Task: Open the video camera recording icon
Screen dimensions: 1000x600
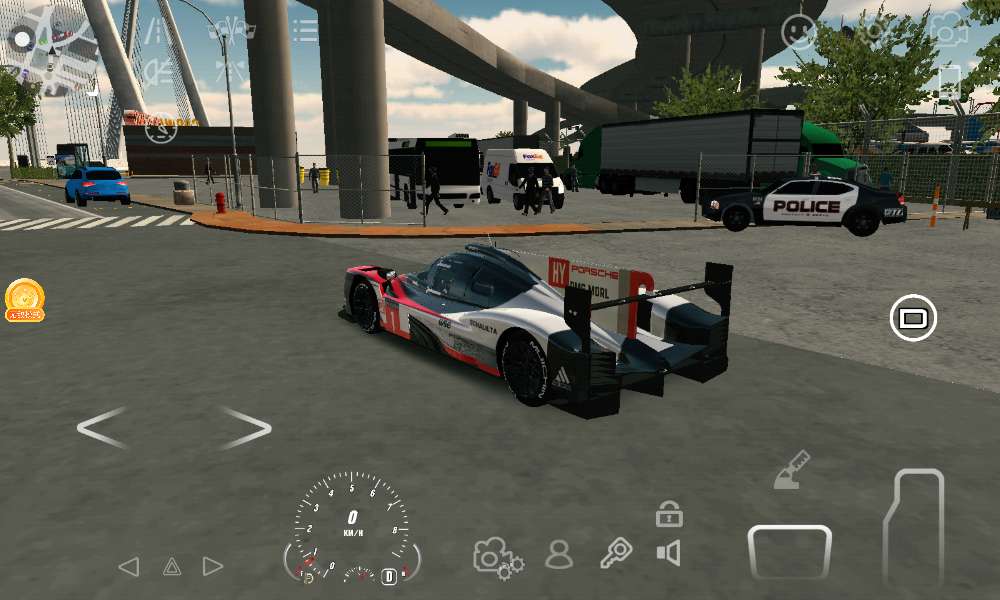Action: pyautogui.click(x=948, y=29)
